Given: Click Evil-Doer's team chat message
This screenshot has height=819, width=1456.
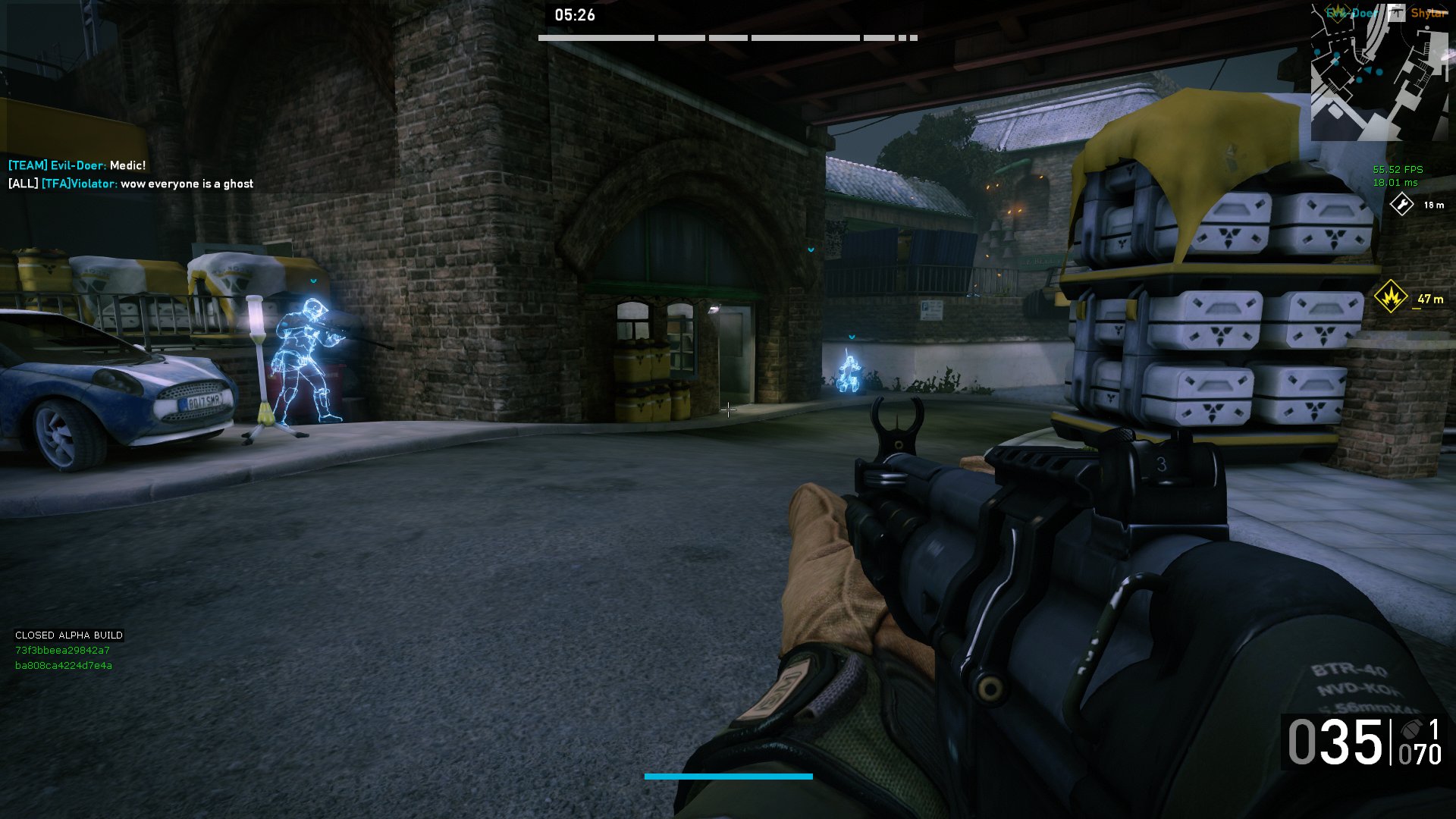Looking at the screenshot, I should click(77, 165).
